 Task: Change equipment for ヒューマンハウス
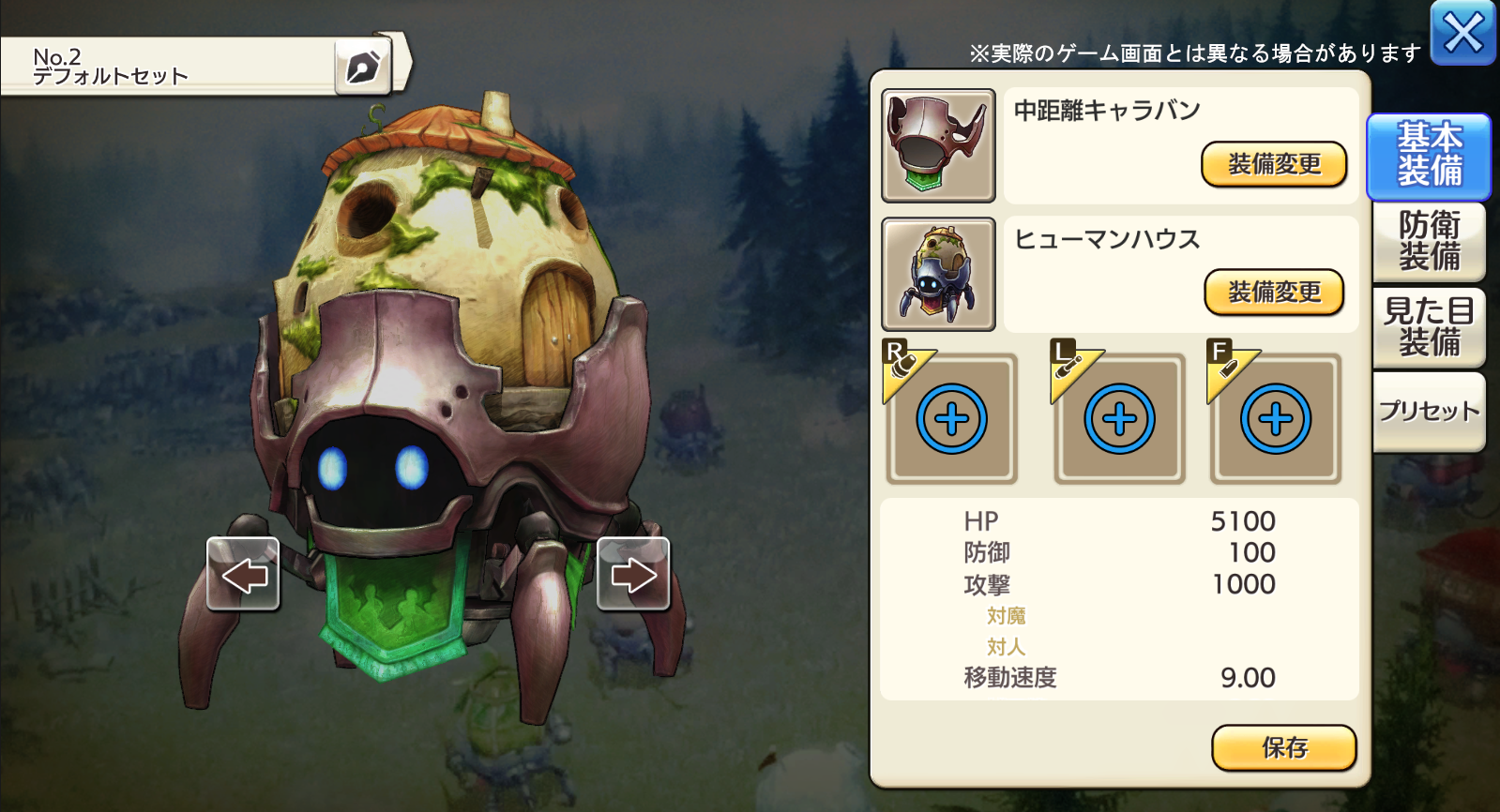[x=1274, y=293]
